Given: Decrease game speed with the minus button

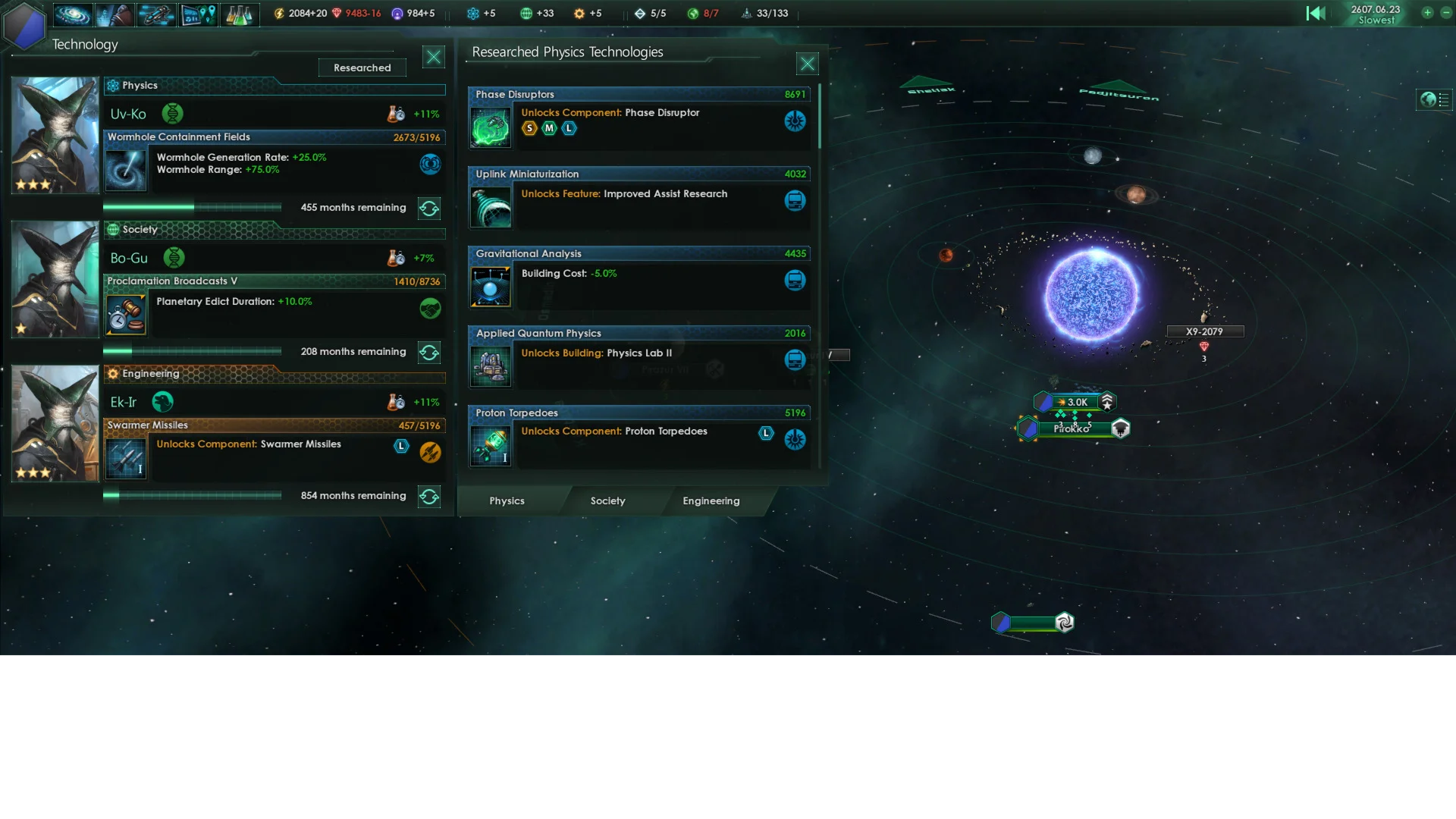Looking at the screenshot, I should pos(1445,13).
